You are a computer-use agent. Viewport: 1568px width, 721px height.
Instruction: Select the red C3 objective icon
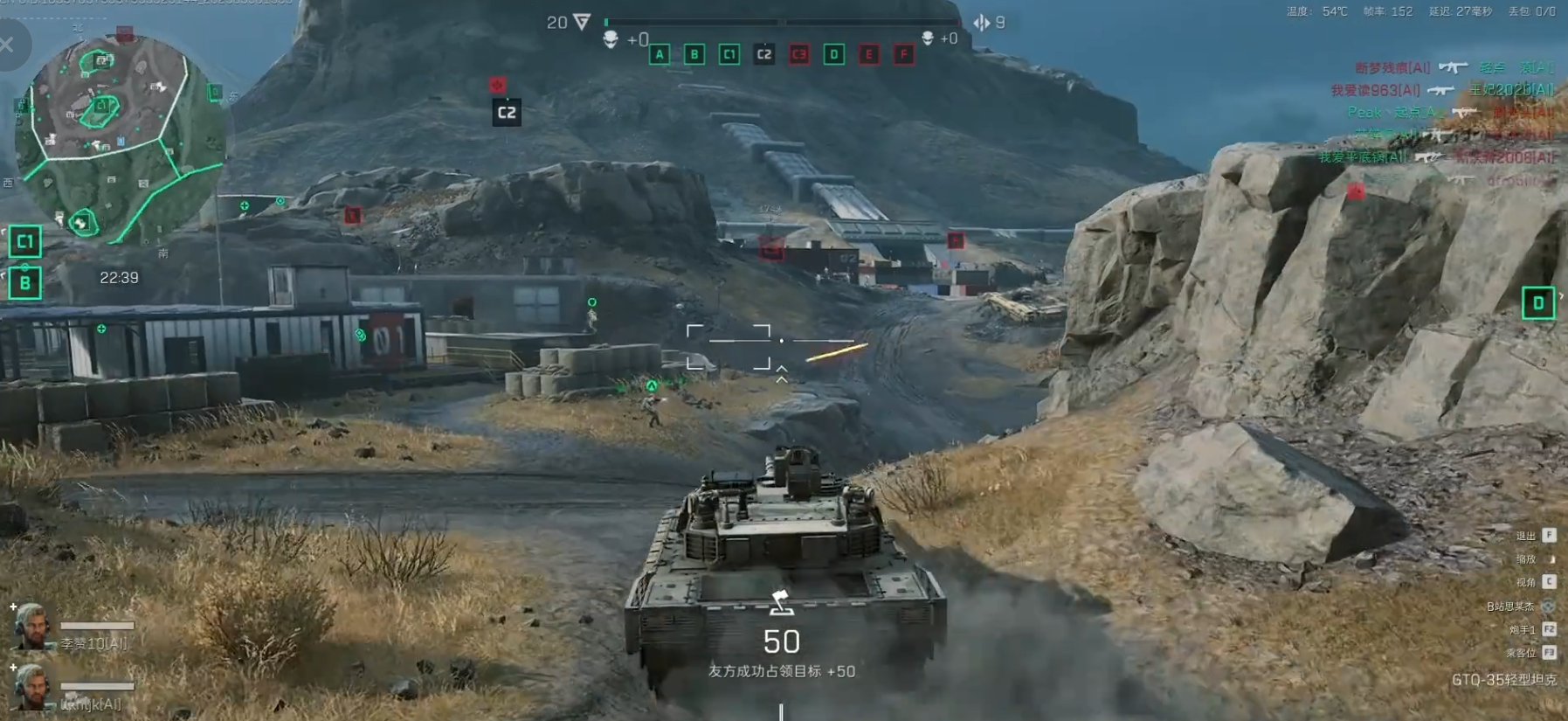coord(798,54)
